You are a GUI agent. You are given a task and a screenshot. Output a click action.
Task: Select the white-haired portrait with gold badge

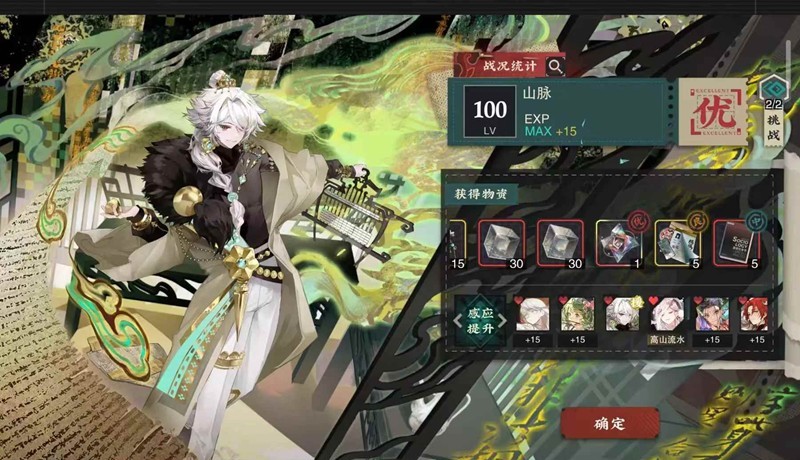click(621, 316)
